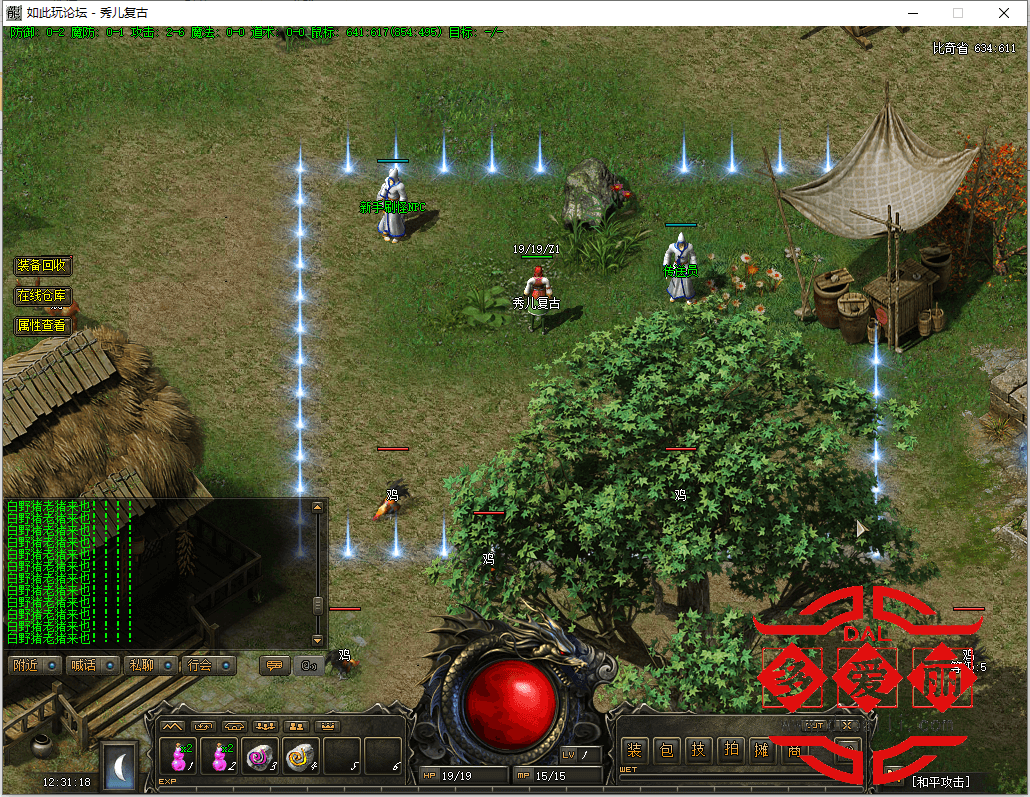
Task: Click the chat log scroll-down arrow
Action: click(x=318, y=639)
